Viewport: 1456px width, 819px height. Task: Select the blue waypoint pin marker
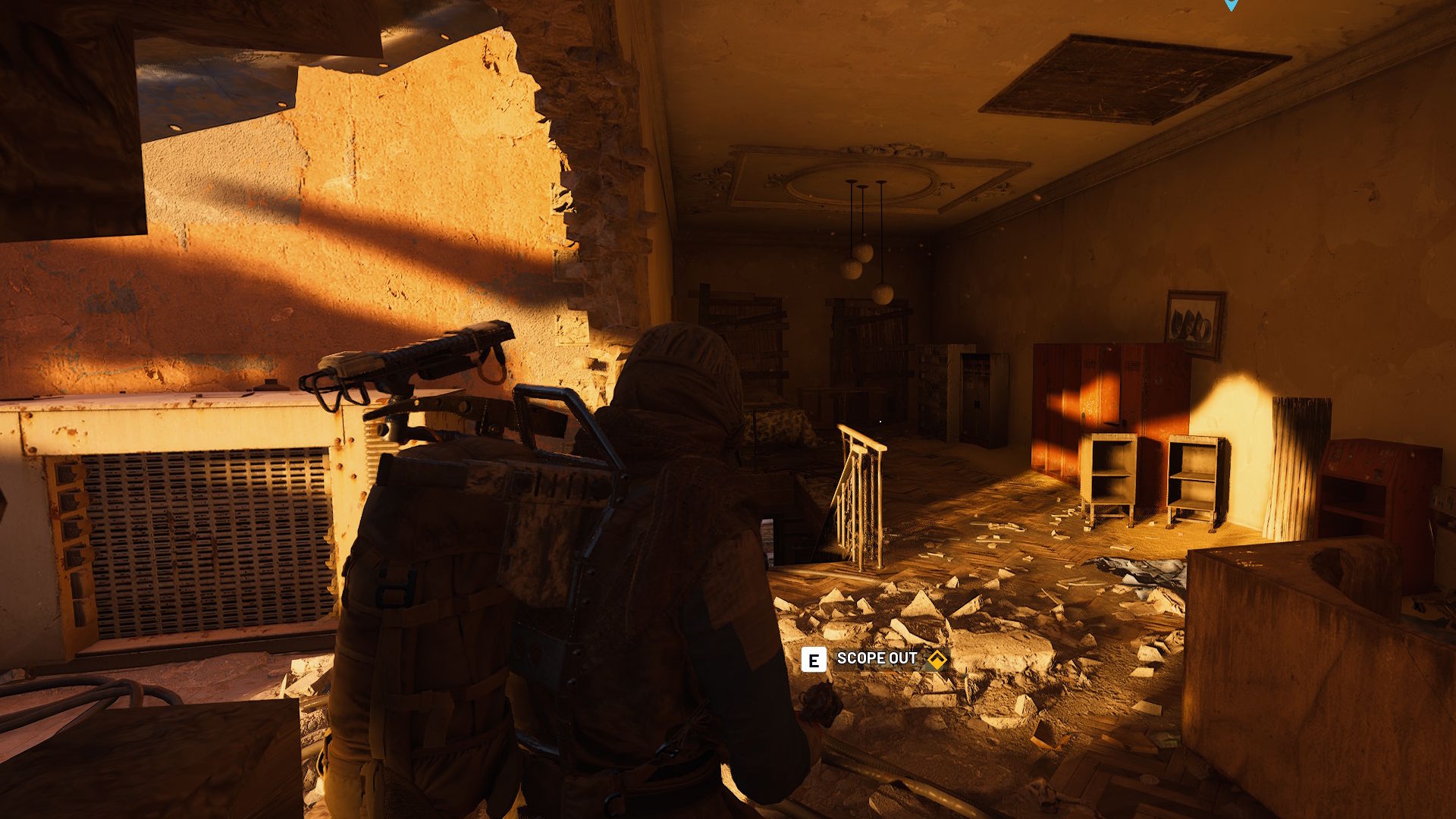coord(1231,4)
